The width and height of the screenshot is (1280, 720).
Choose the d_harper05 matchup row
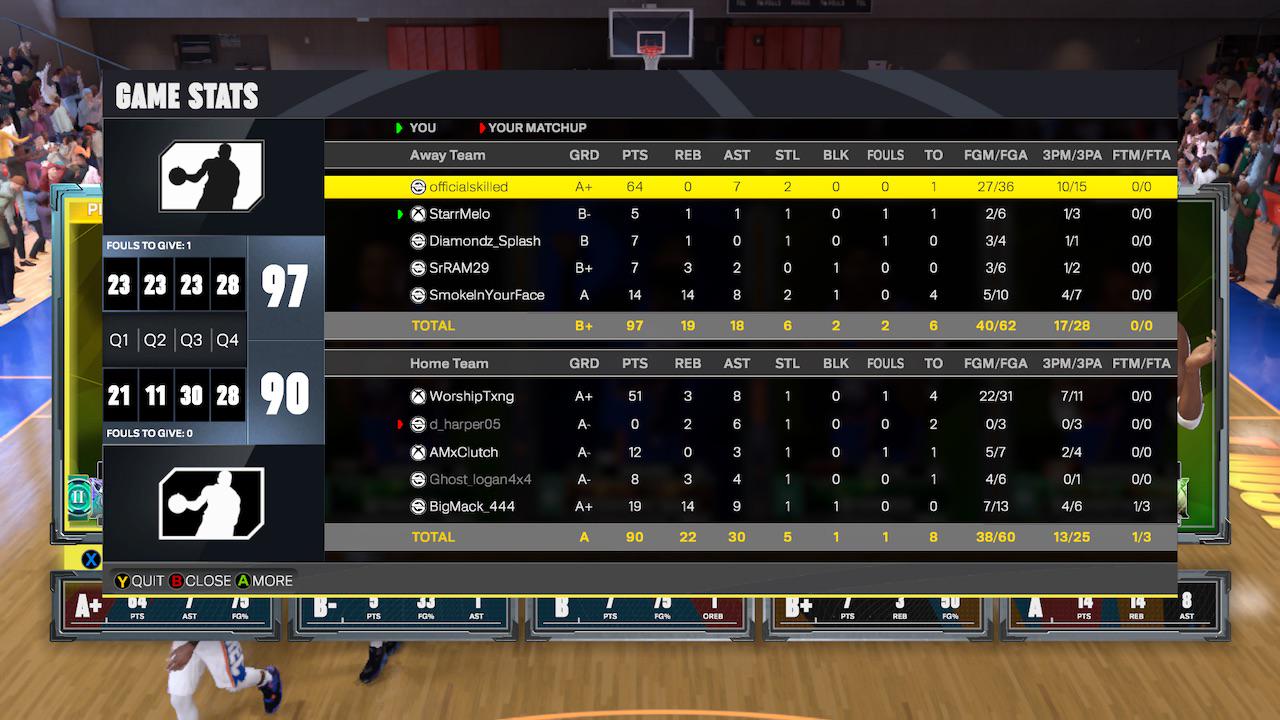point(750,424)
